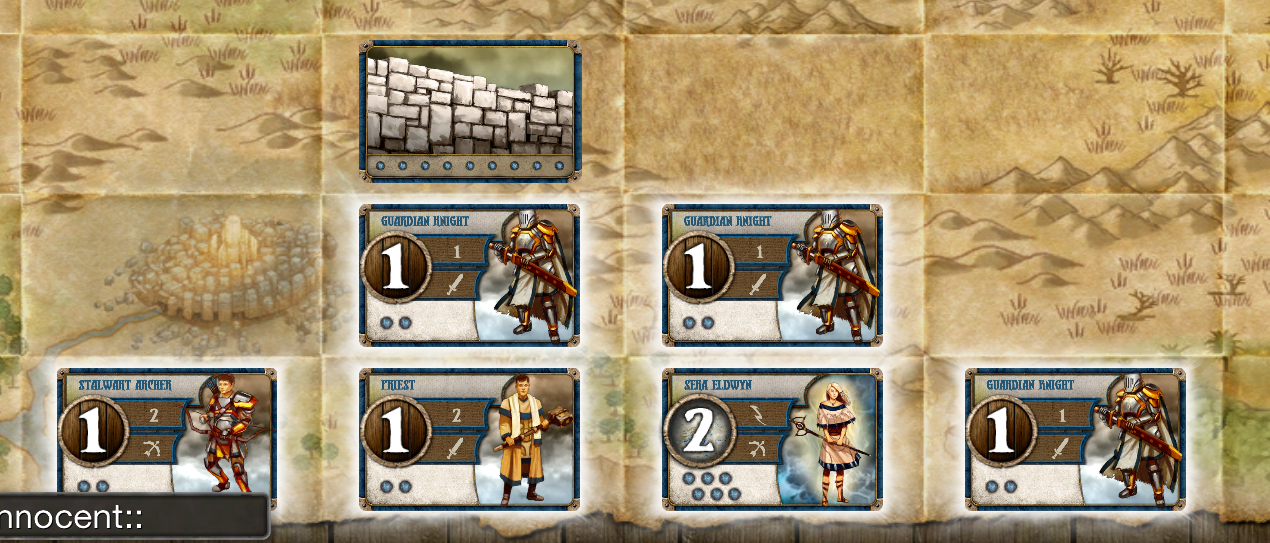Select the Sera Eldwyn summoner card
1270x543 pixels.
click(772, 438)
